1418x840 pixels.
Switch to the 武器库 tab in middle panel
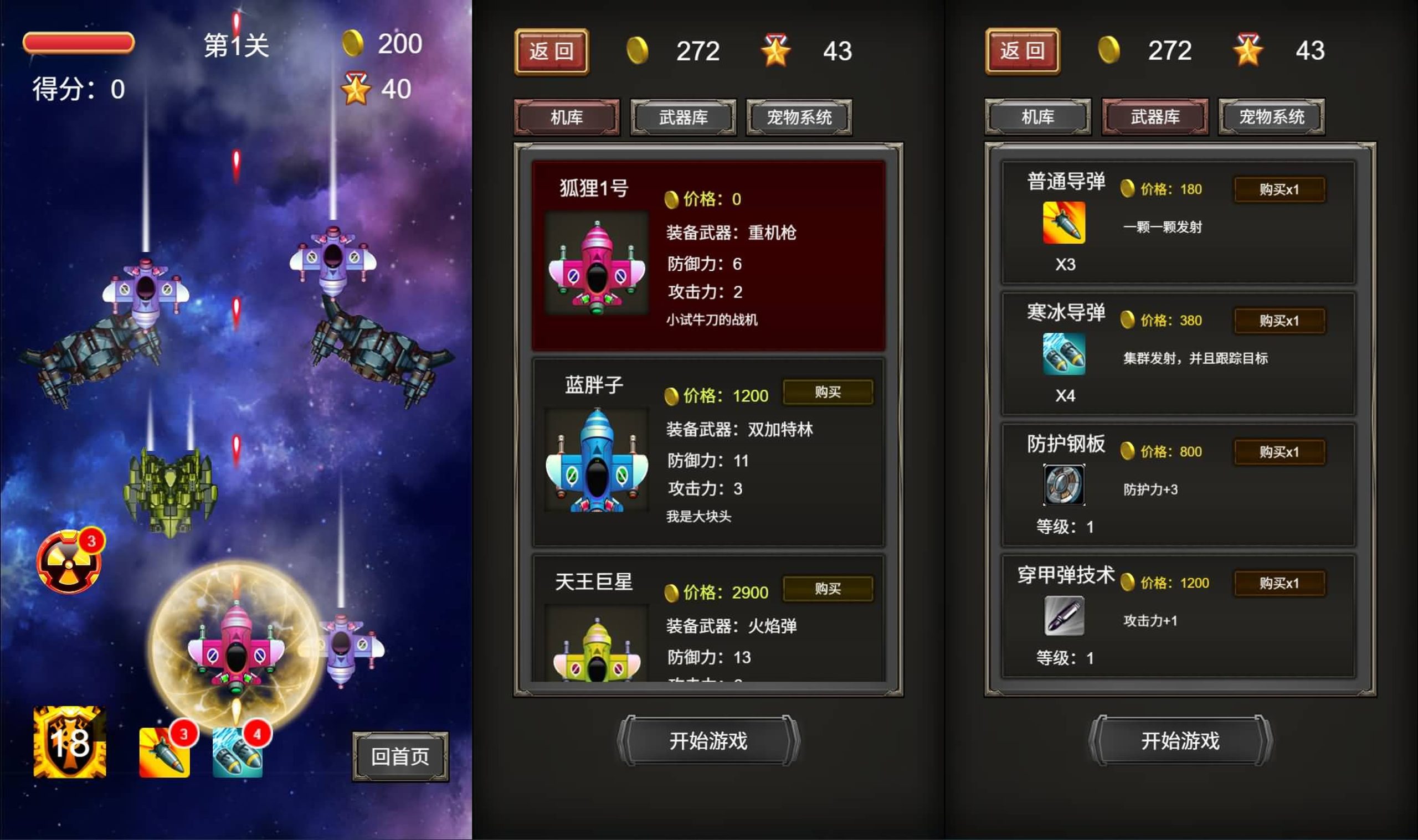pyautogui.click(x=684, y=118)
